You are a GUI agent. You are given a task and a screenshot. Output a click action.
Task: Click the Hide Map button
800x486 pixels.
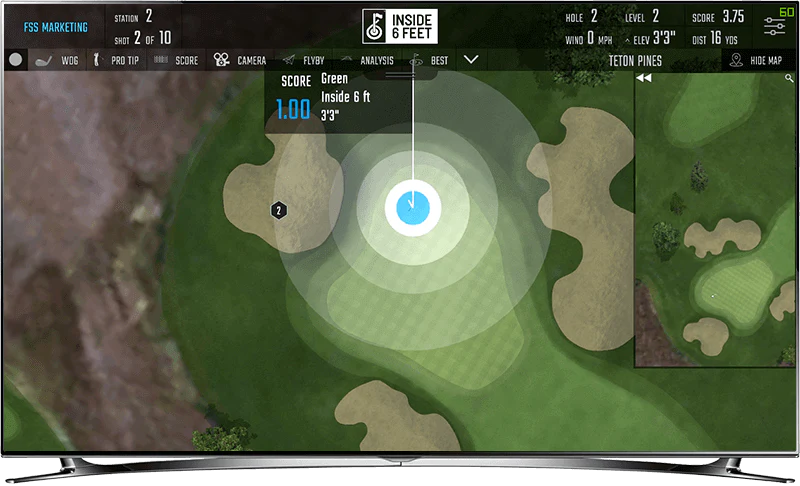(759, 60)
